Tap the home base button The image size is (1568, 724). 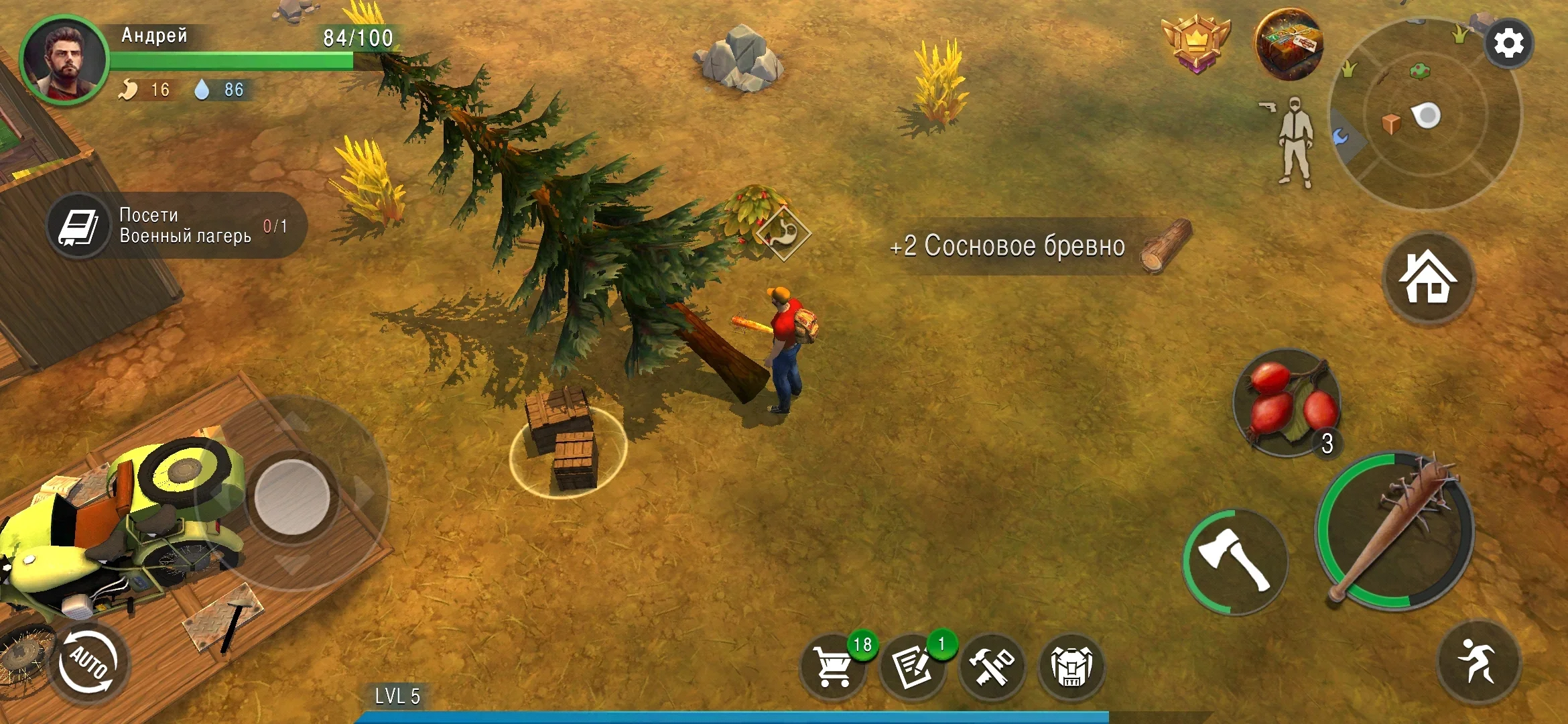[1427, 277]
